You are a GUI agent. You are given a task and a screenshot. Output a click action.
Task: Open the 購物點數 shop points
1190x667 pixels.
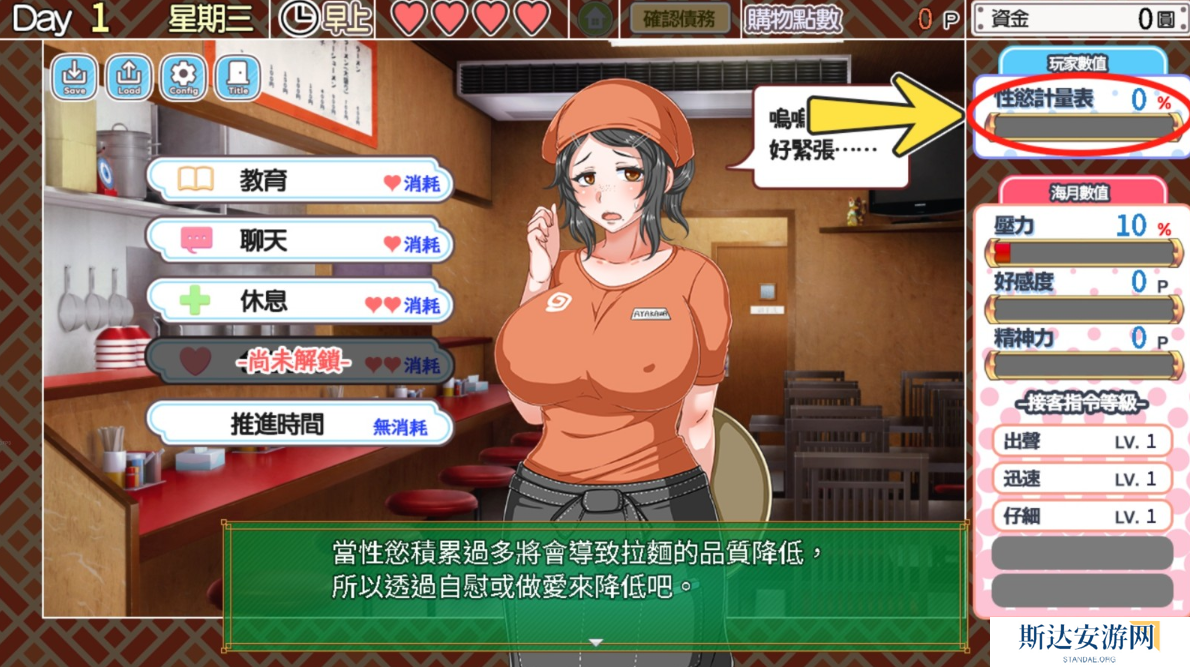[x=794, y=19]
